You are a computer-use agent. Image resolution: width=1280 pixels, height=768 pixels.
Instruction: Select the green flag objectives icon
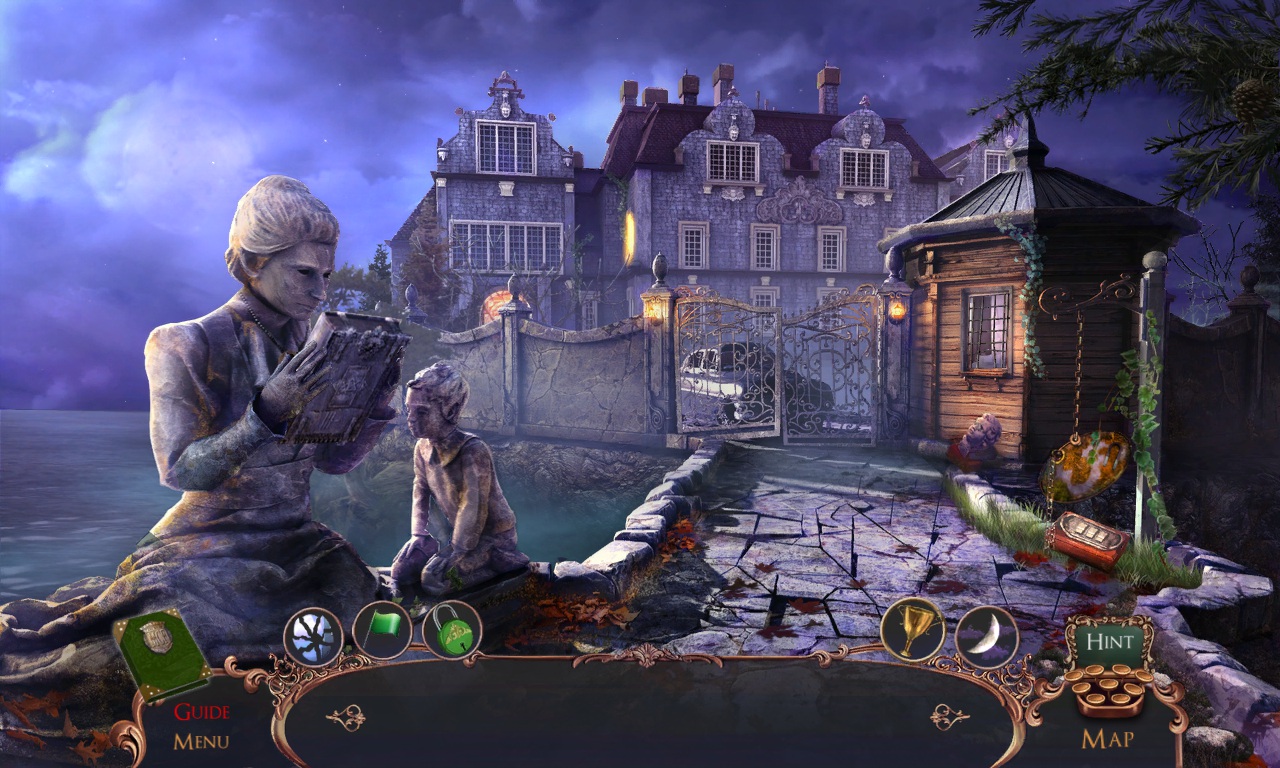(x=385, y=630)
